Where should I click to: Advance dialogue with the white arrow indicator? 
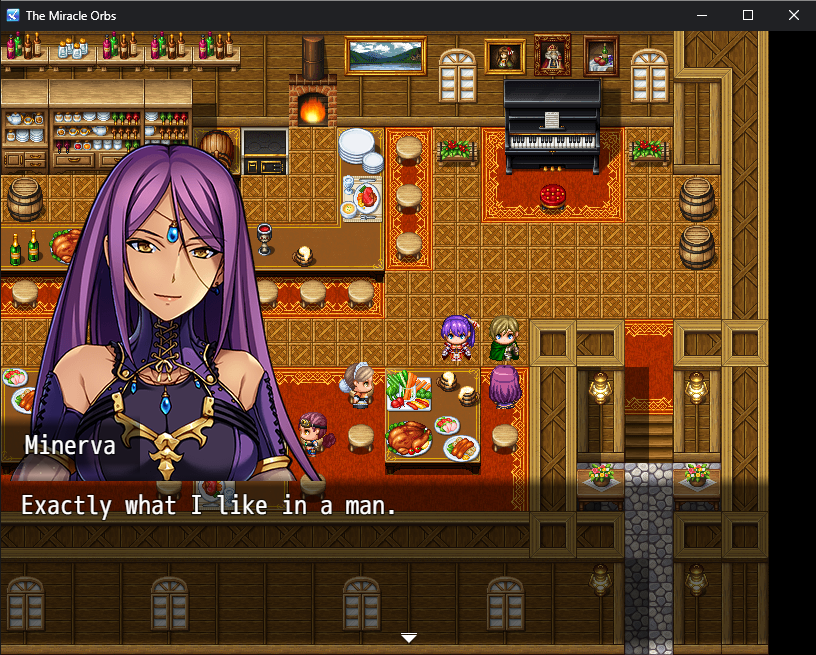click(408, 637)
